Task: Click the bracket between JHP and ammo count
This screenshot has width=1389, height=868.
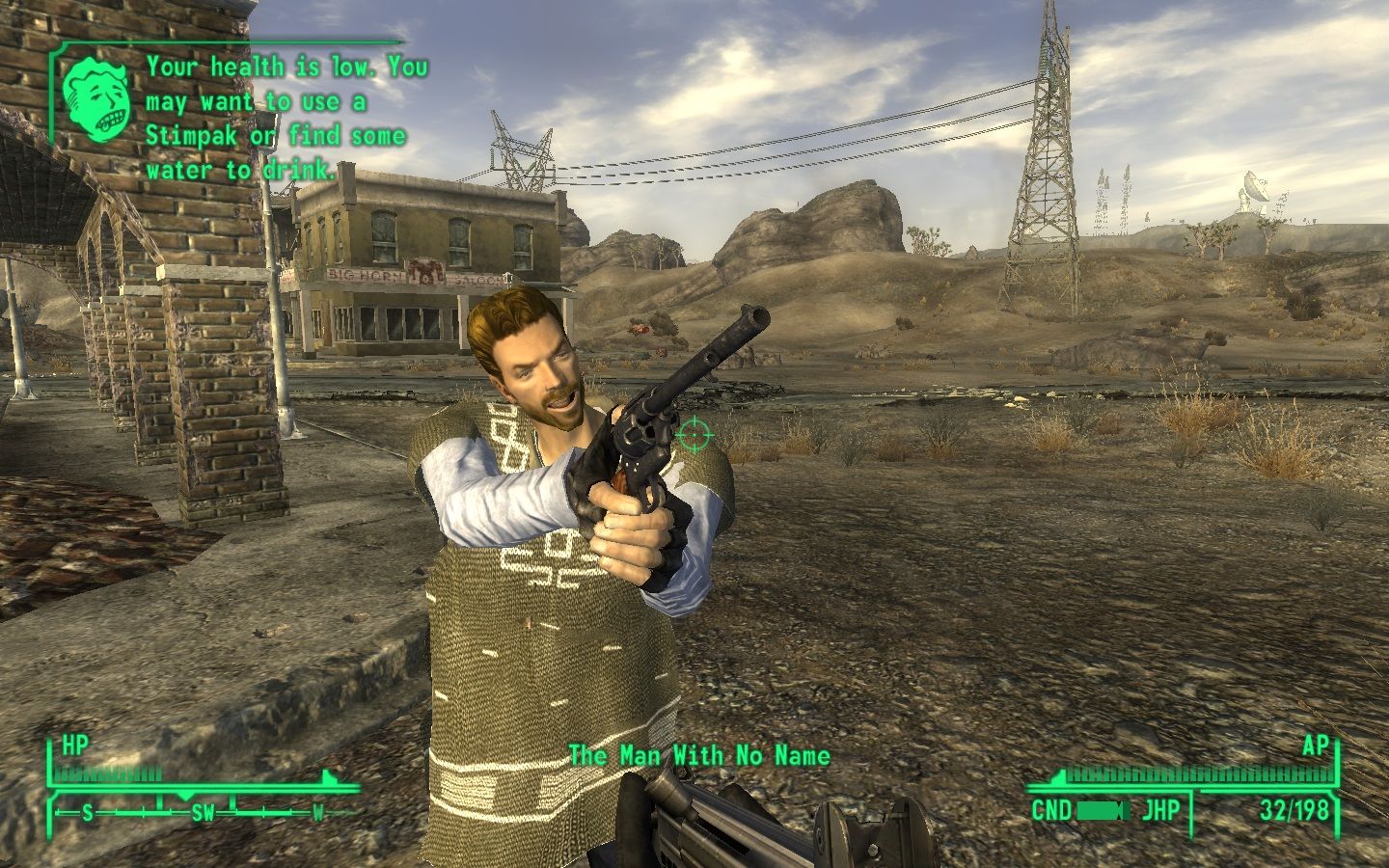Action: [x=1193, y=810]
